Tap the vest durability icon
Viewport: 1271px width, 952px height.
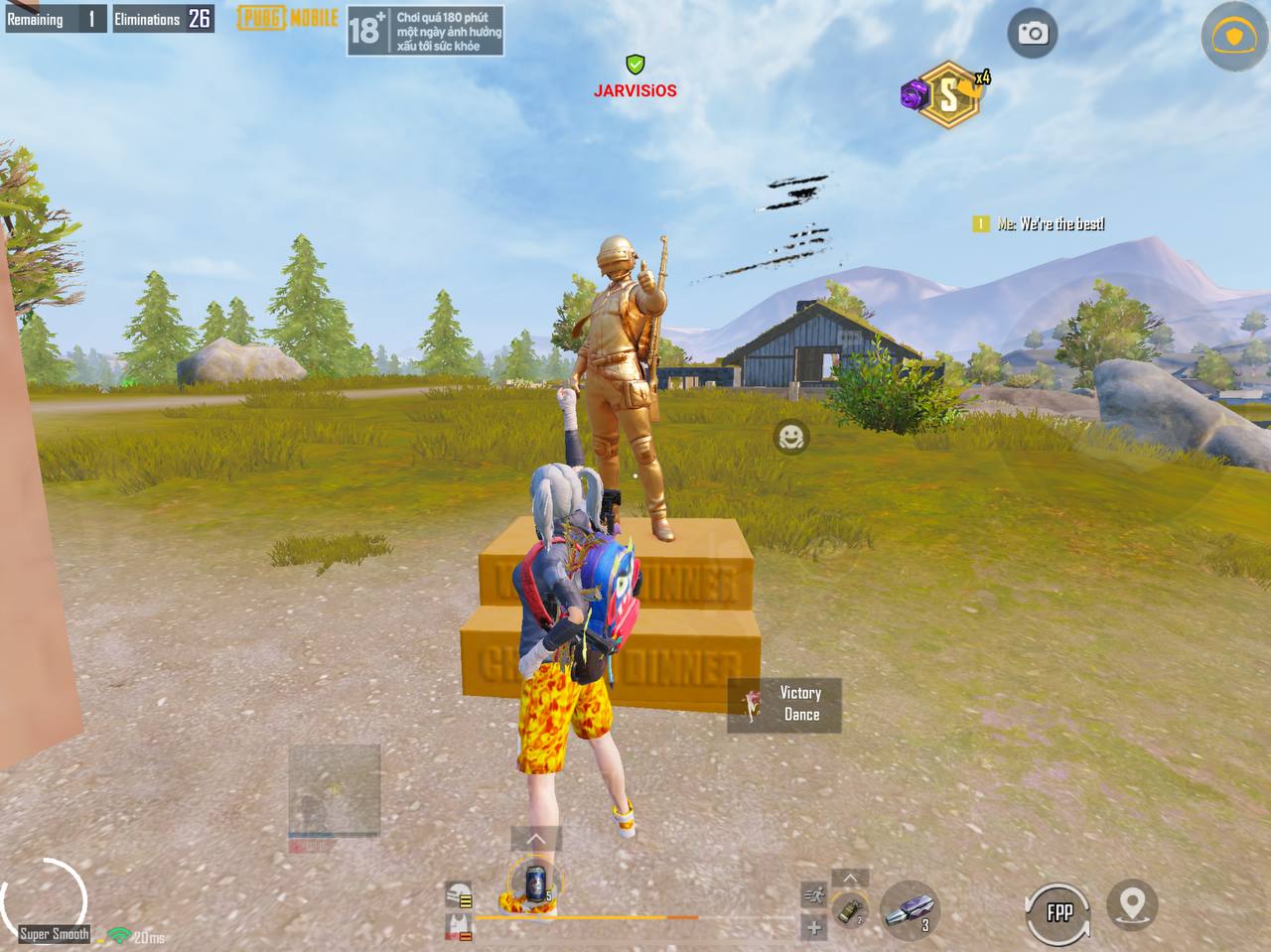pyautogui.click(x=458, y=928)
